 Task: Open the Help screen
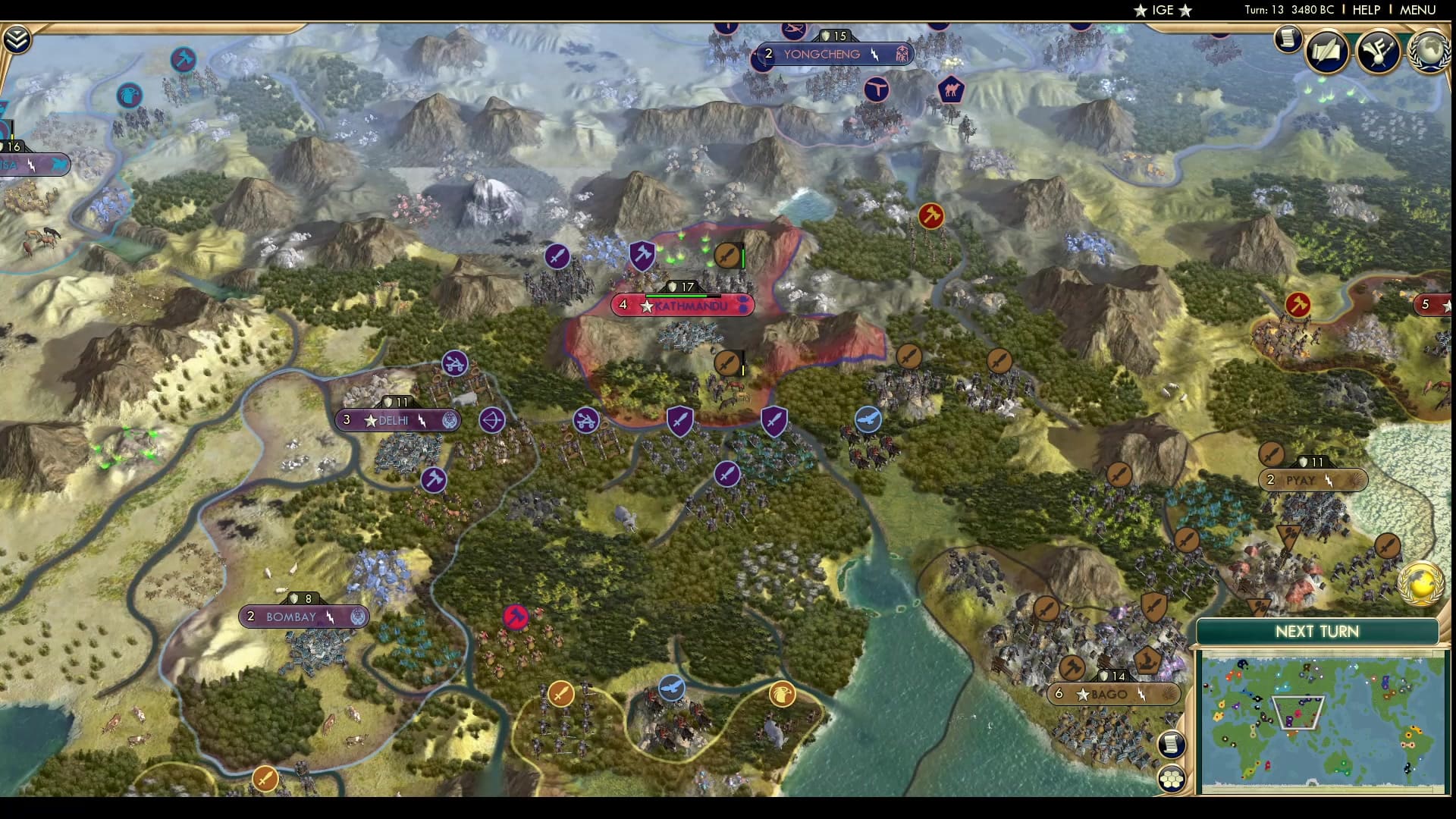[x=1366, y=10]
